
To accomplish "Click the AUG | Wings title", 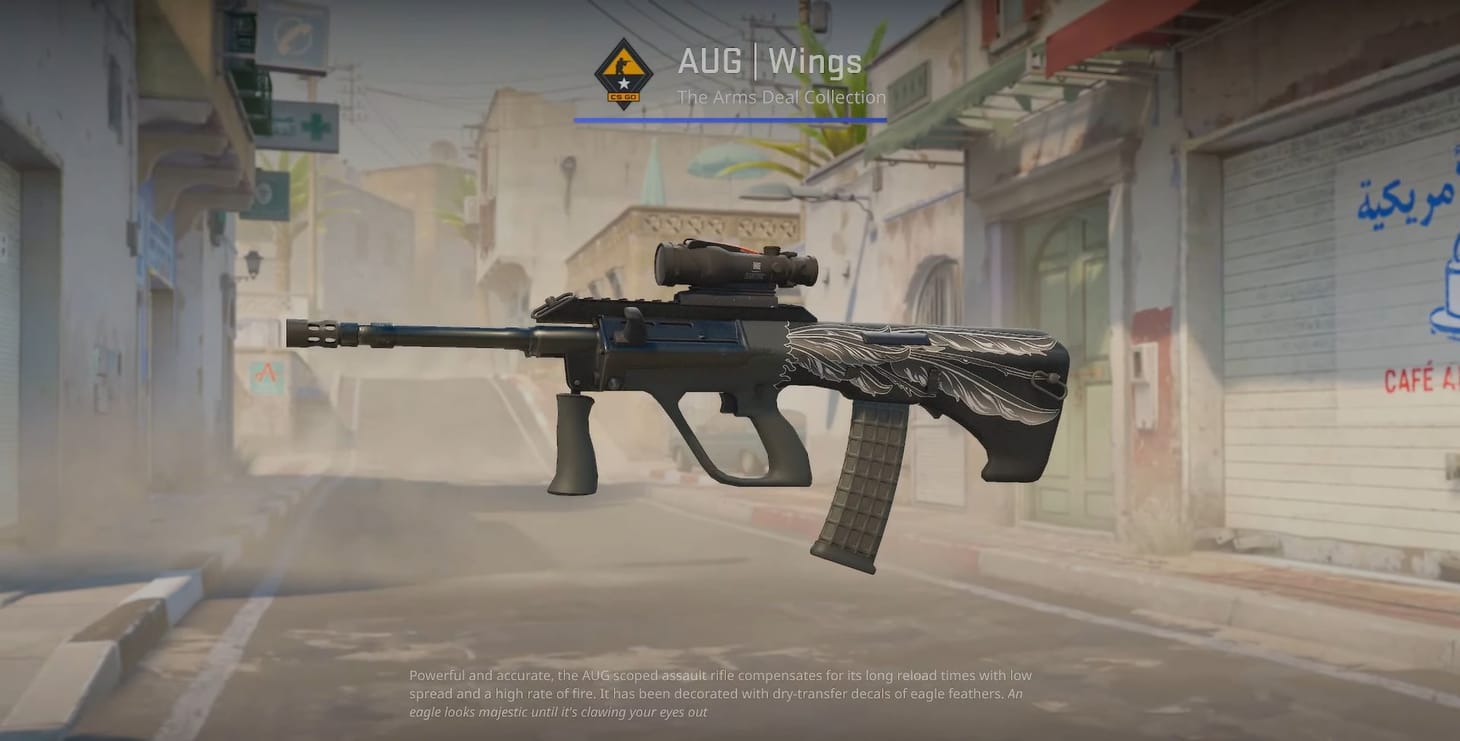I will [770, 61].
